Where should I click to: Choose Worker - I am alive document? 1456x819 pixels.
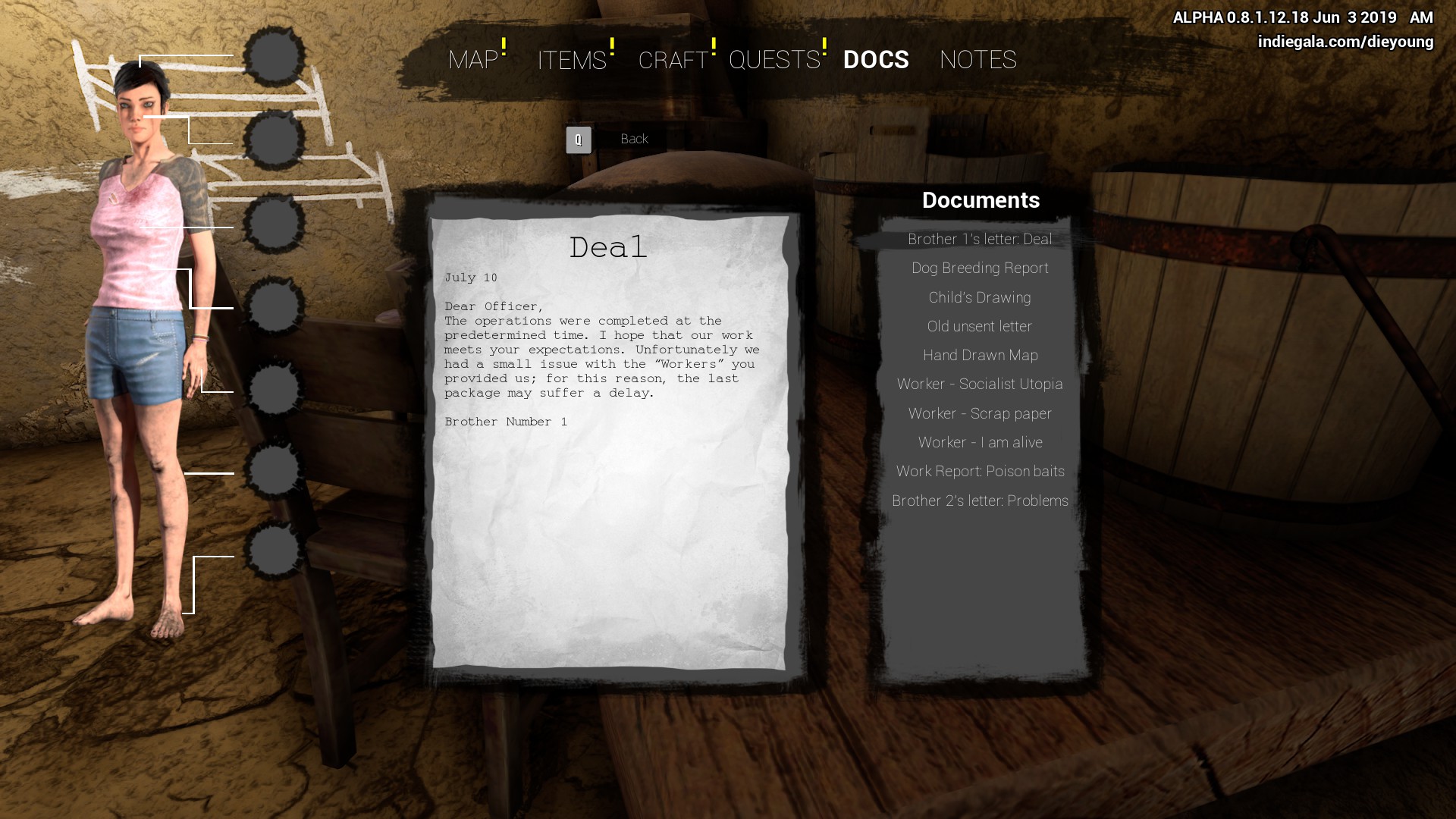coord(980,443)
